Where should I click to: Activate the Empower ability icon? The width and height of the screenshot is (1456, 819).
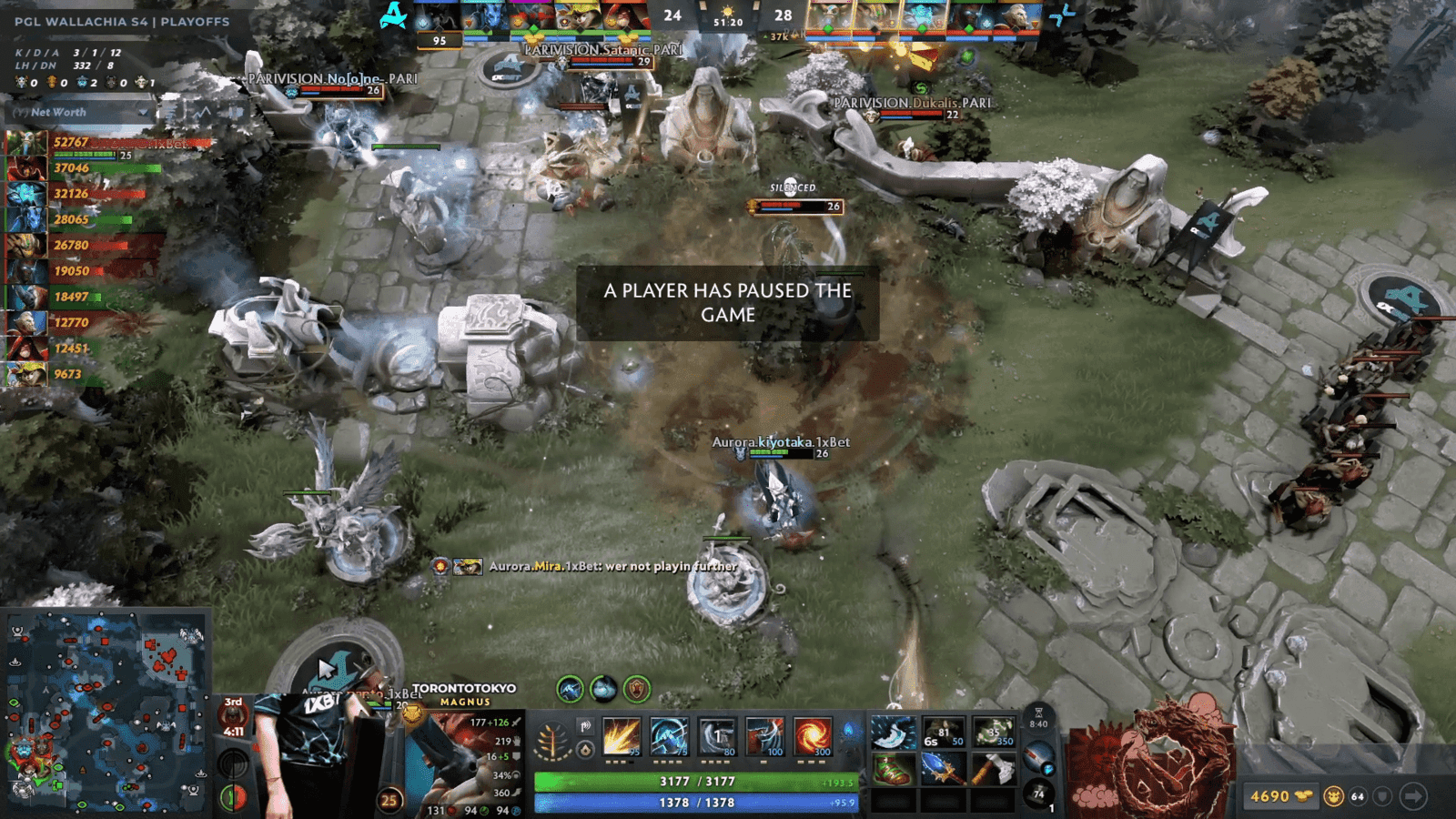[x=670, y=737]
